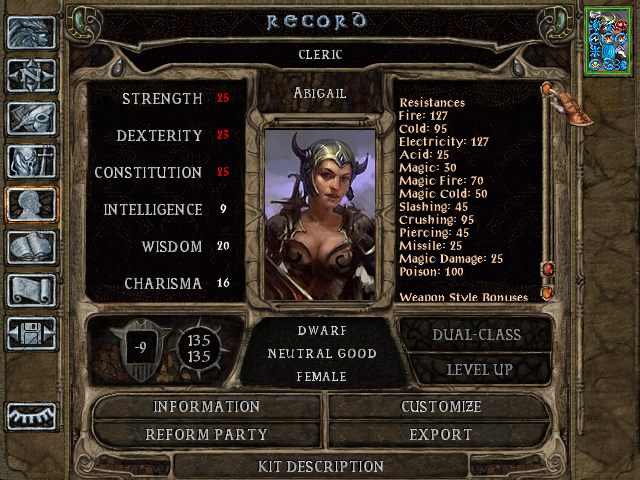Open the area map screen
The height and width of the screenshot is (480, 640).
pyautogui.click(x=31, y=75)
